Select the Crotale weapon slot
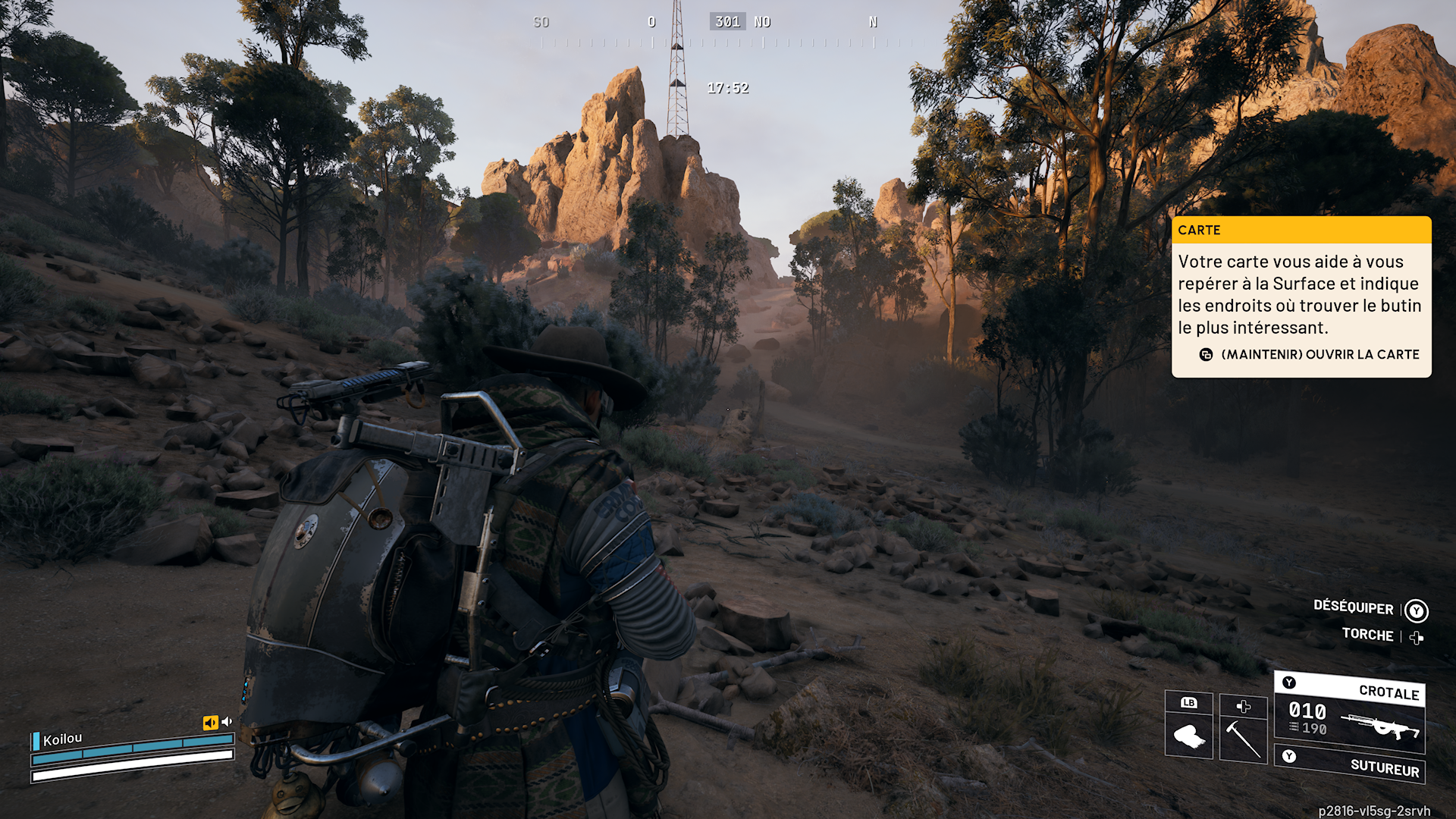The width and height of the screenshot is (1456, 819). pos(1350,714)
